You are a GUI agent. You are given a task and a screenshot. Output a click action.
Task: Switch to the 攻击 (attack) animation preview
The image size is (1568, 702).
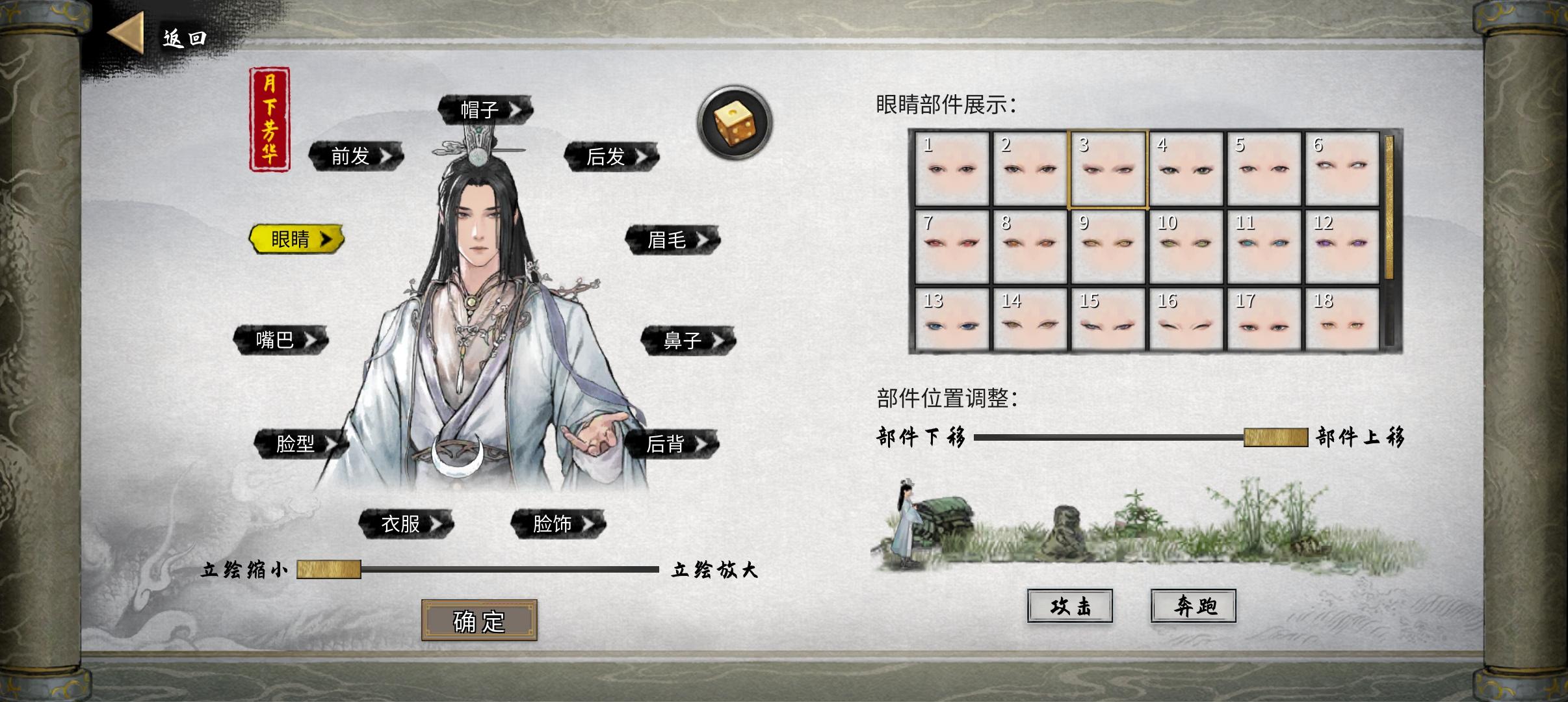[x=1070, y=605]
